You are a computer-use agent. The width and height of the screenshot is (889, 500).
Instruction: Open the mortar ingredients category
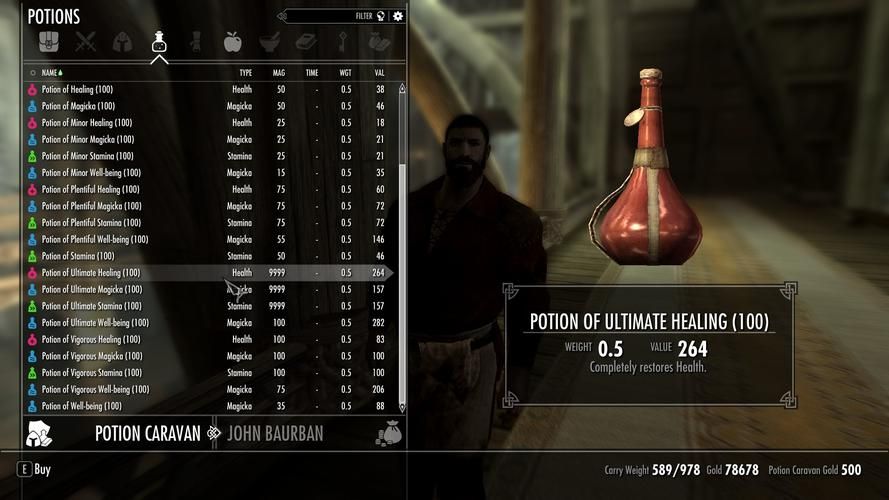point(269,42)
